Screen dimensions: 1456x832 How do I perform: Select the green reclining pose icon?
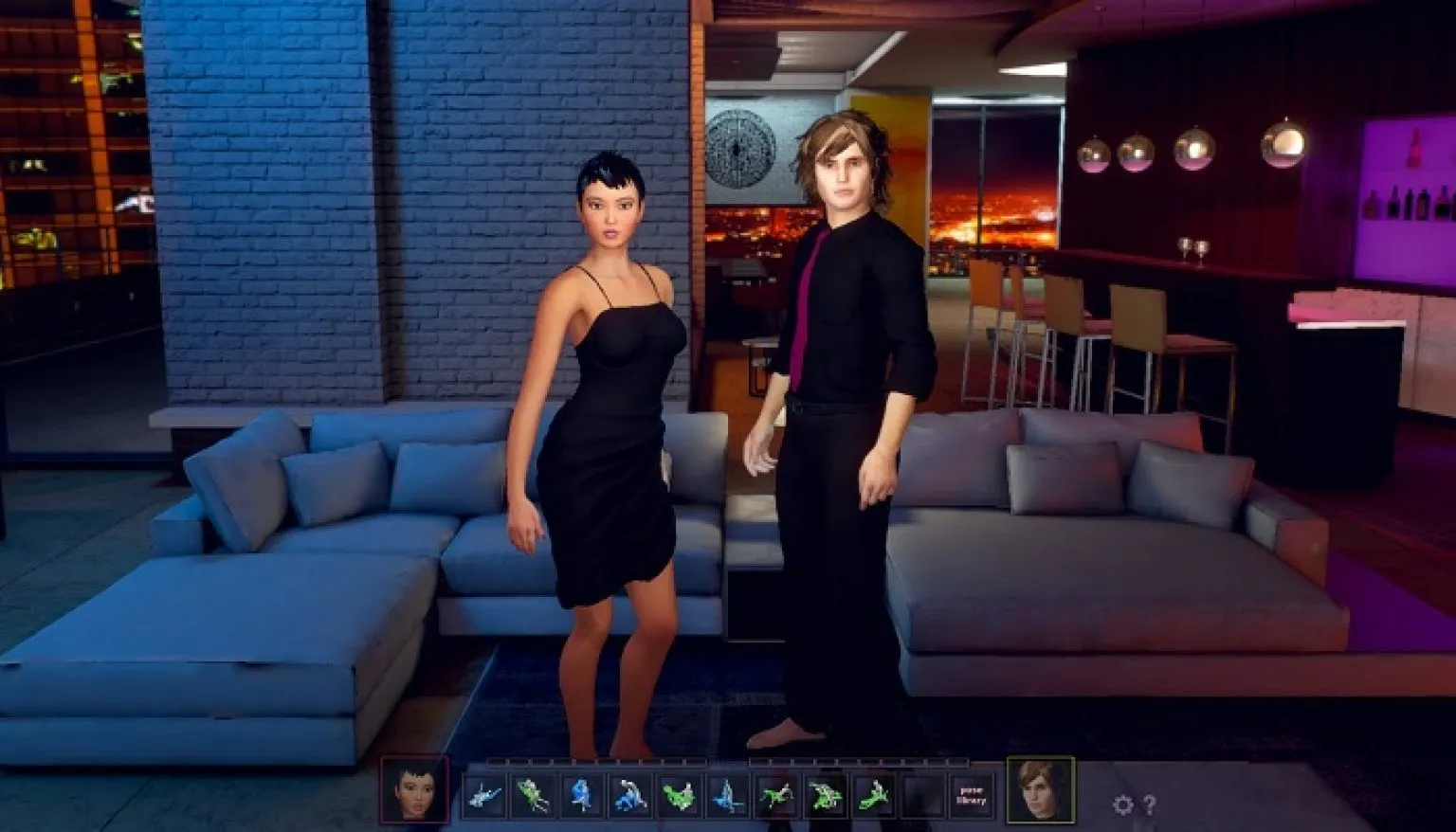coord(775,796)
